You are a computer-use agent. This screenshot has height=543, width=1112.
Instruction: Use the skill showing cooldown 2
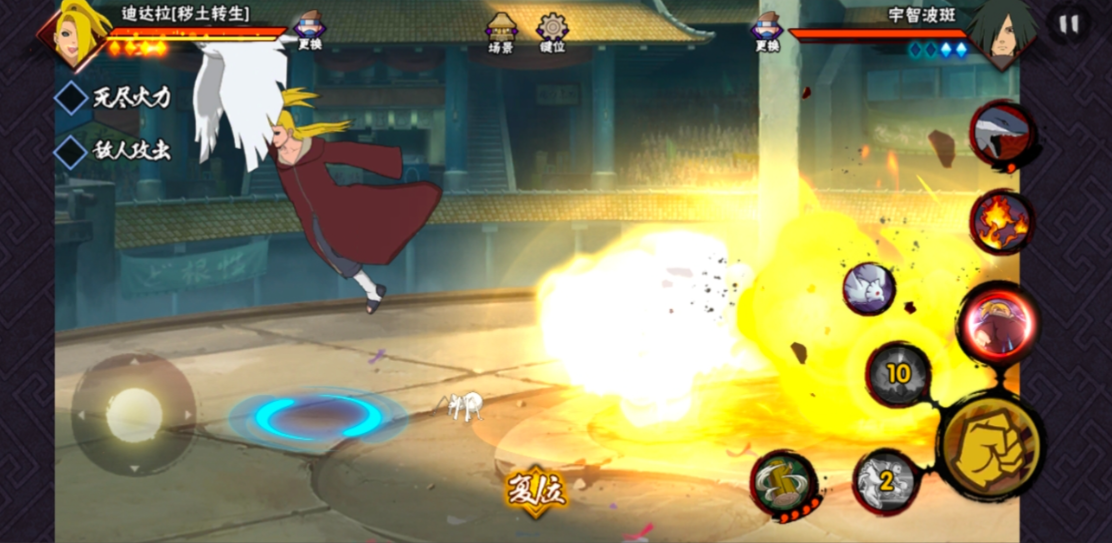(x=885, y=481)
